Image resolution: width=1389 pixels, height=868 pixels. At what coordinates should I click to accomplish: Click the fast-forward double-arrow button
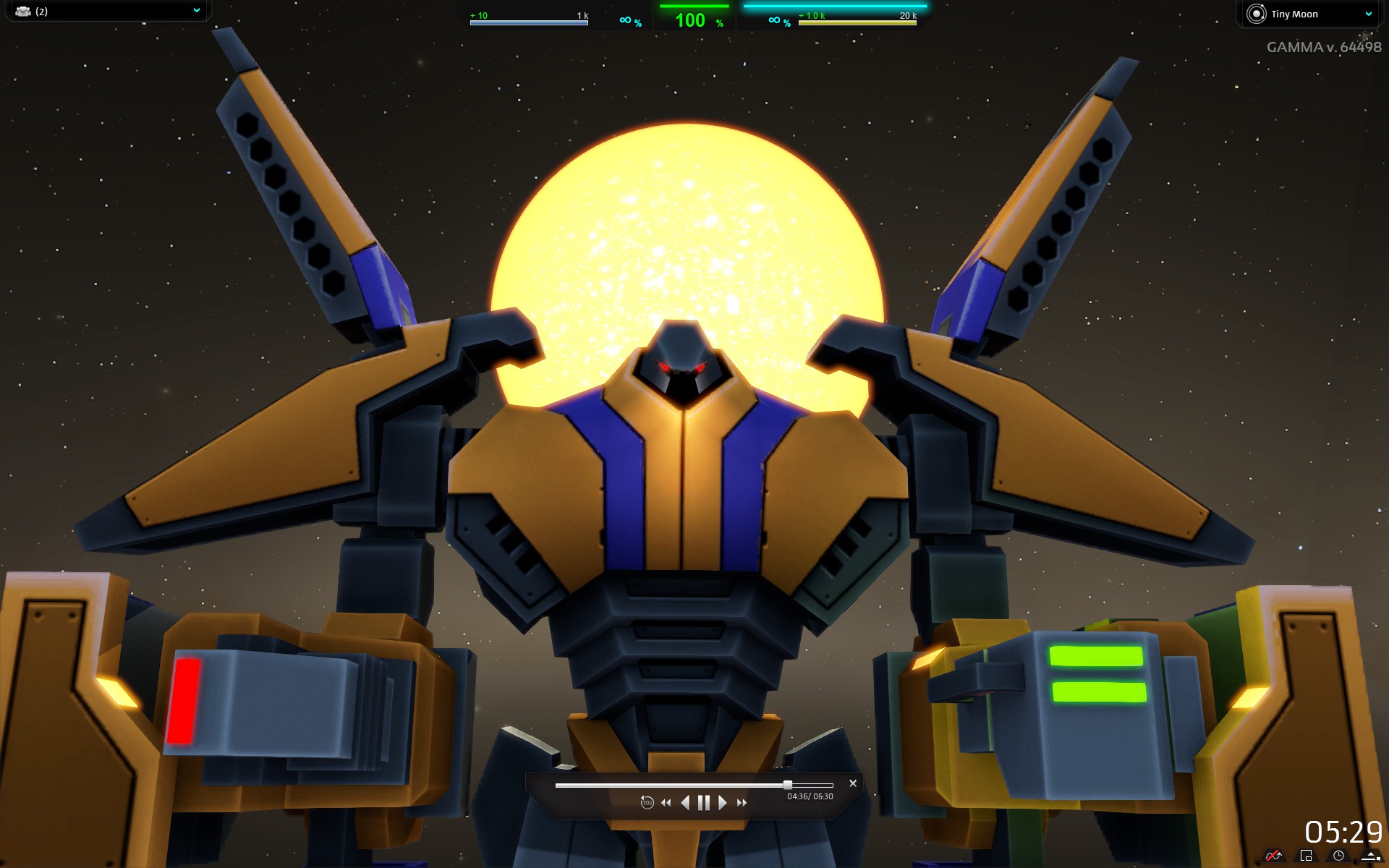pyautogui.click(x=742, y=803)
